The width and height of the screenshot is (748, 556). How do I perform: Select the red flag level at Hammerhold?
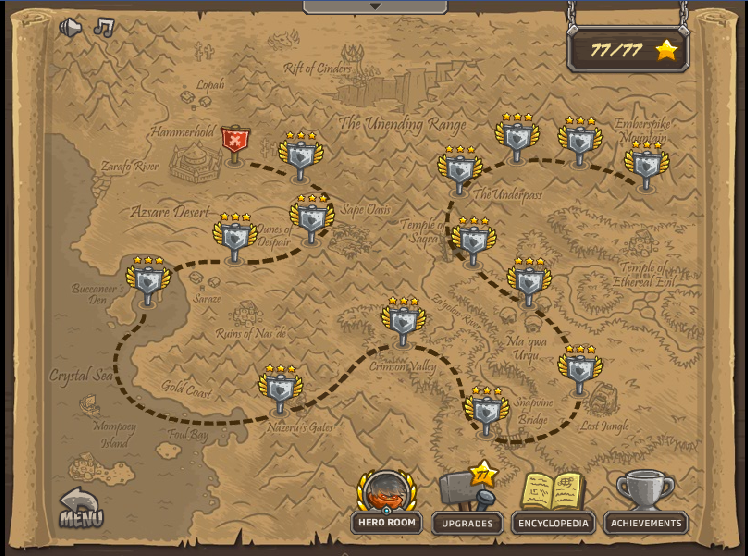pos(235,143)
